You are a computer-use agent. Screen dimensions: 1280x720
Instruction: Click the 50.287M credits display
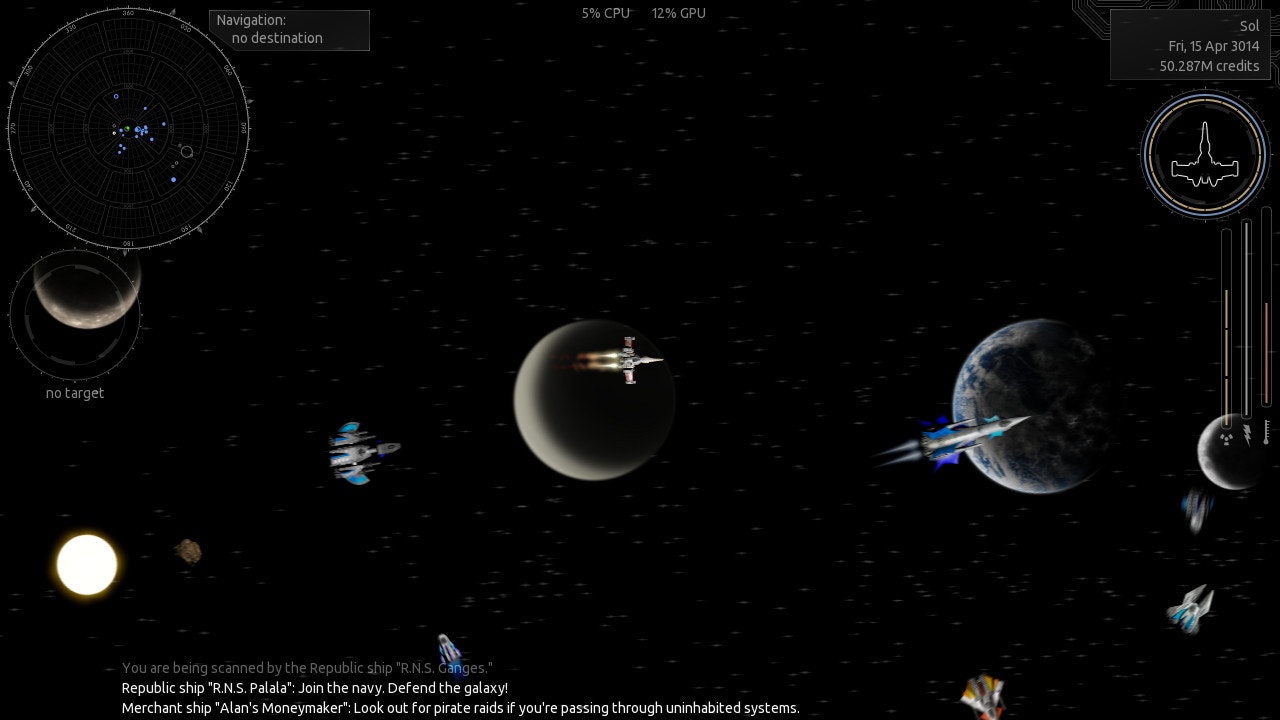click(1208, 66)
